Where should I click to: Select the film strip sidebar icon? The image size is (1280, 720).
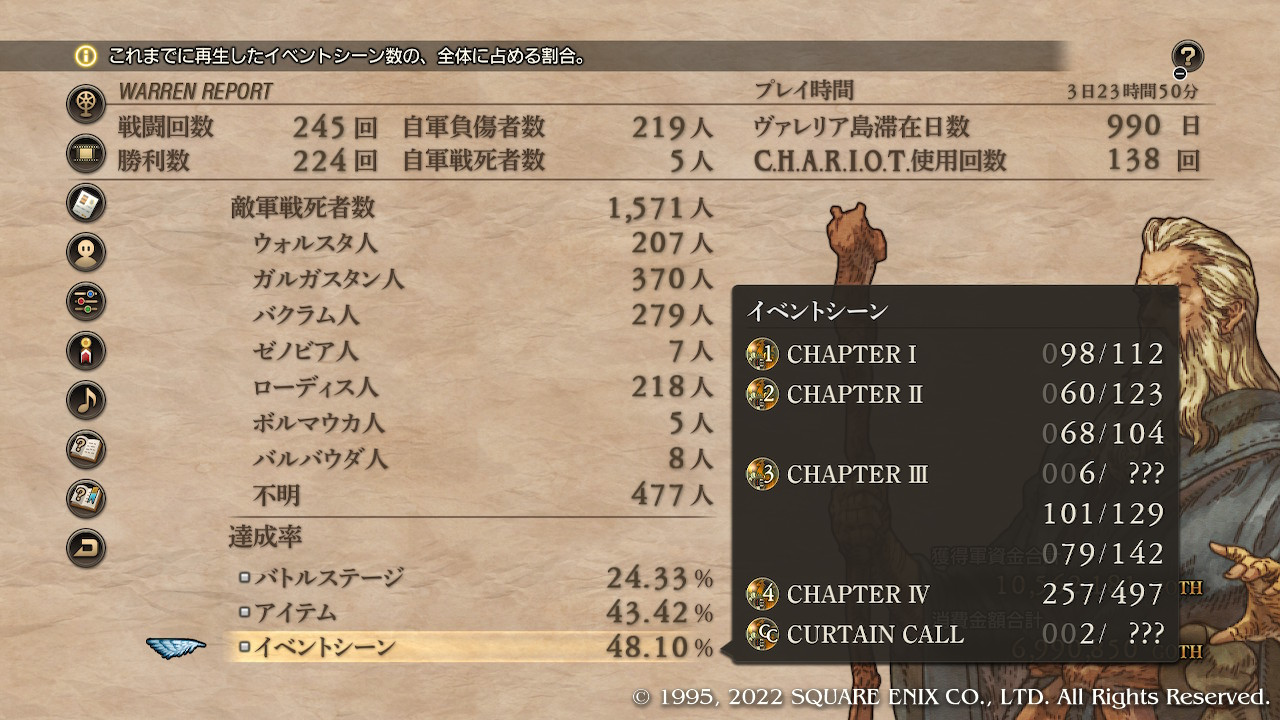click(87, 153)
